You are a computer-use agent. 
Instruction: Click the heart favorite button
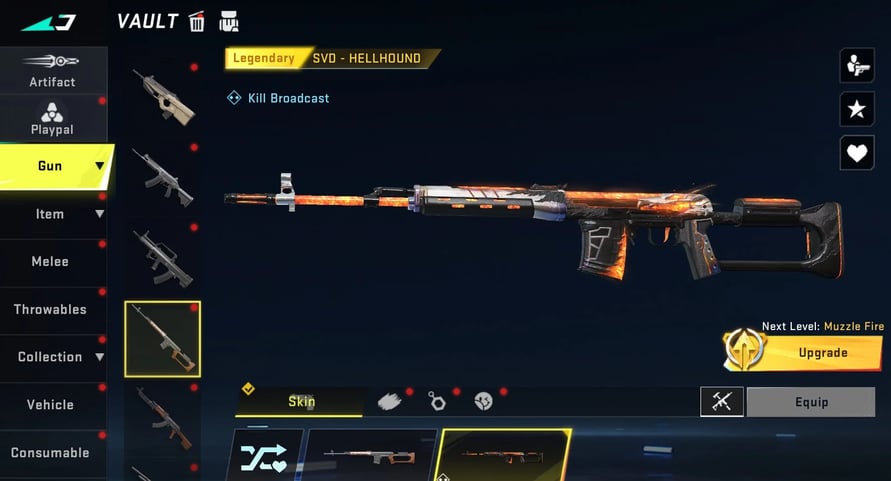point(856,152)
